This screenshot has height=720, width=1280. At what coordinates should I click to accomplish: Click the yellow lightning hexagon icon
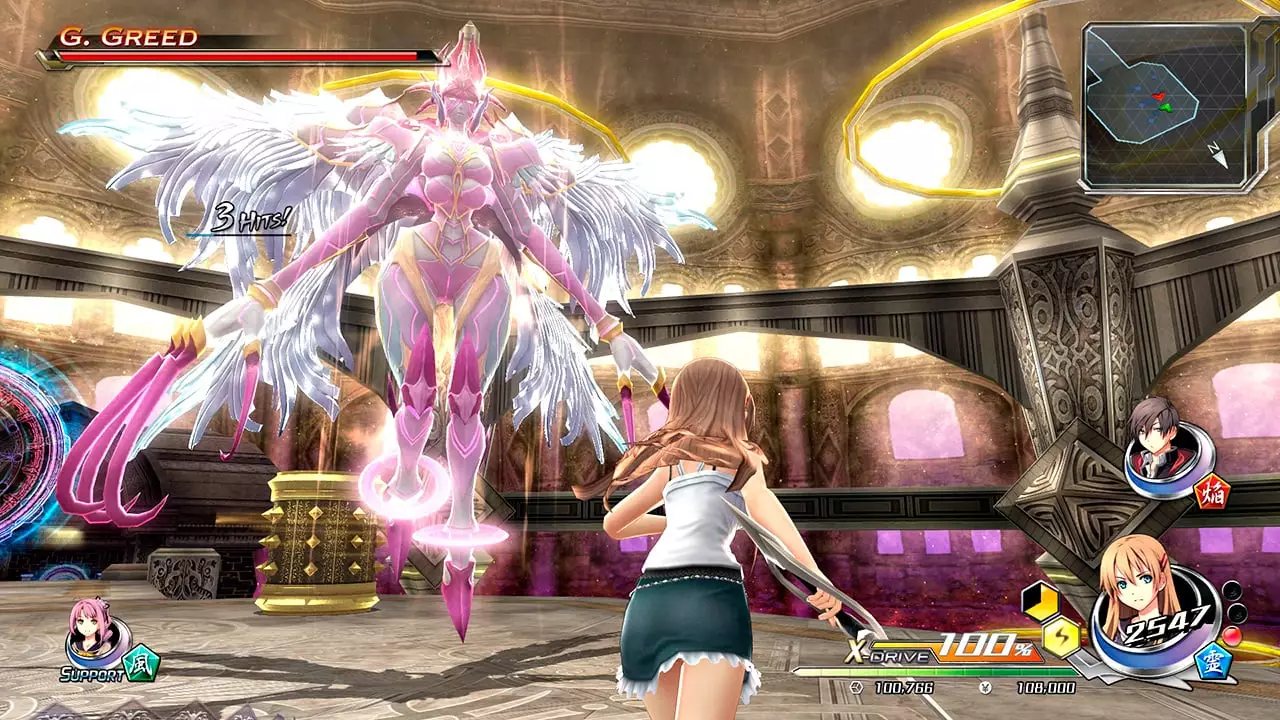[x=1062, y=636]
